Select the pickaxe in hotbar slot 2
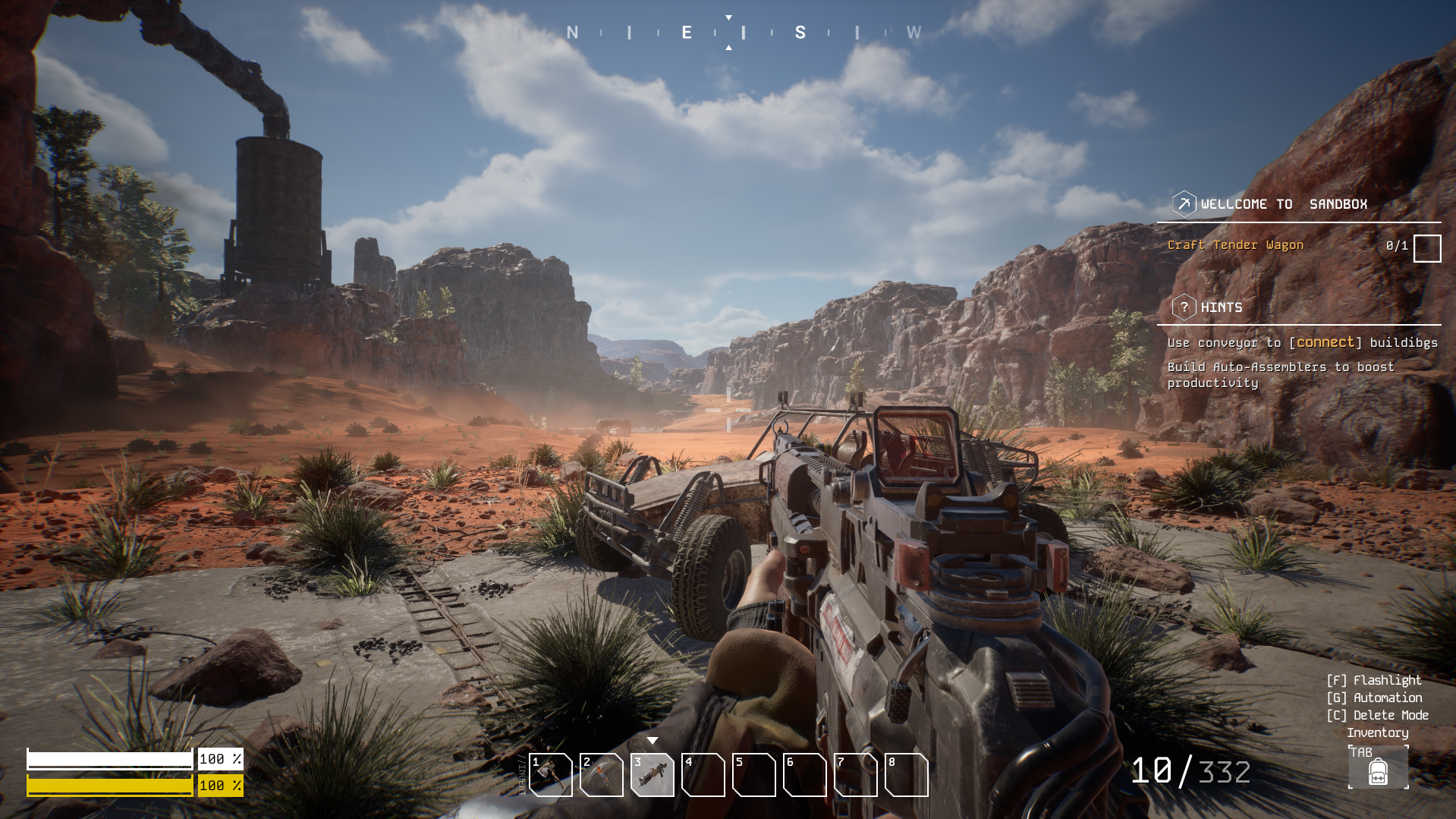 coord(602,775)
